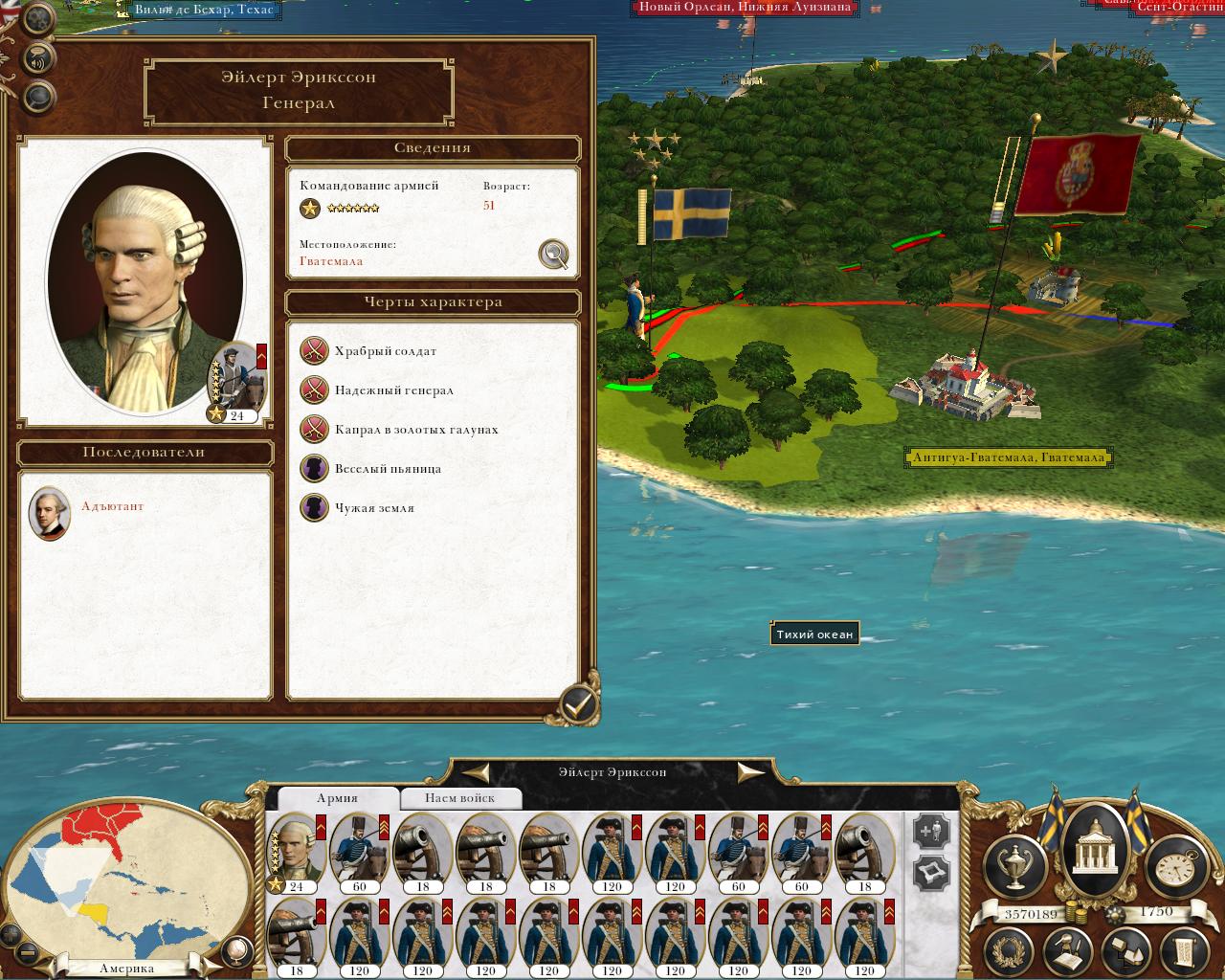
Task: Open the gears options menu button
Action: (x=38, y=18)
